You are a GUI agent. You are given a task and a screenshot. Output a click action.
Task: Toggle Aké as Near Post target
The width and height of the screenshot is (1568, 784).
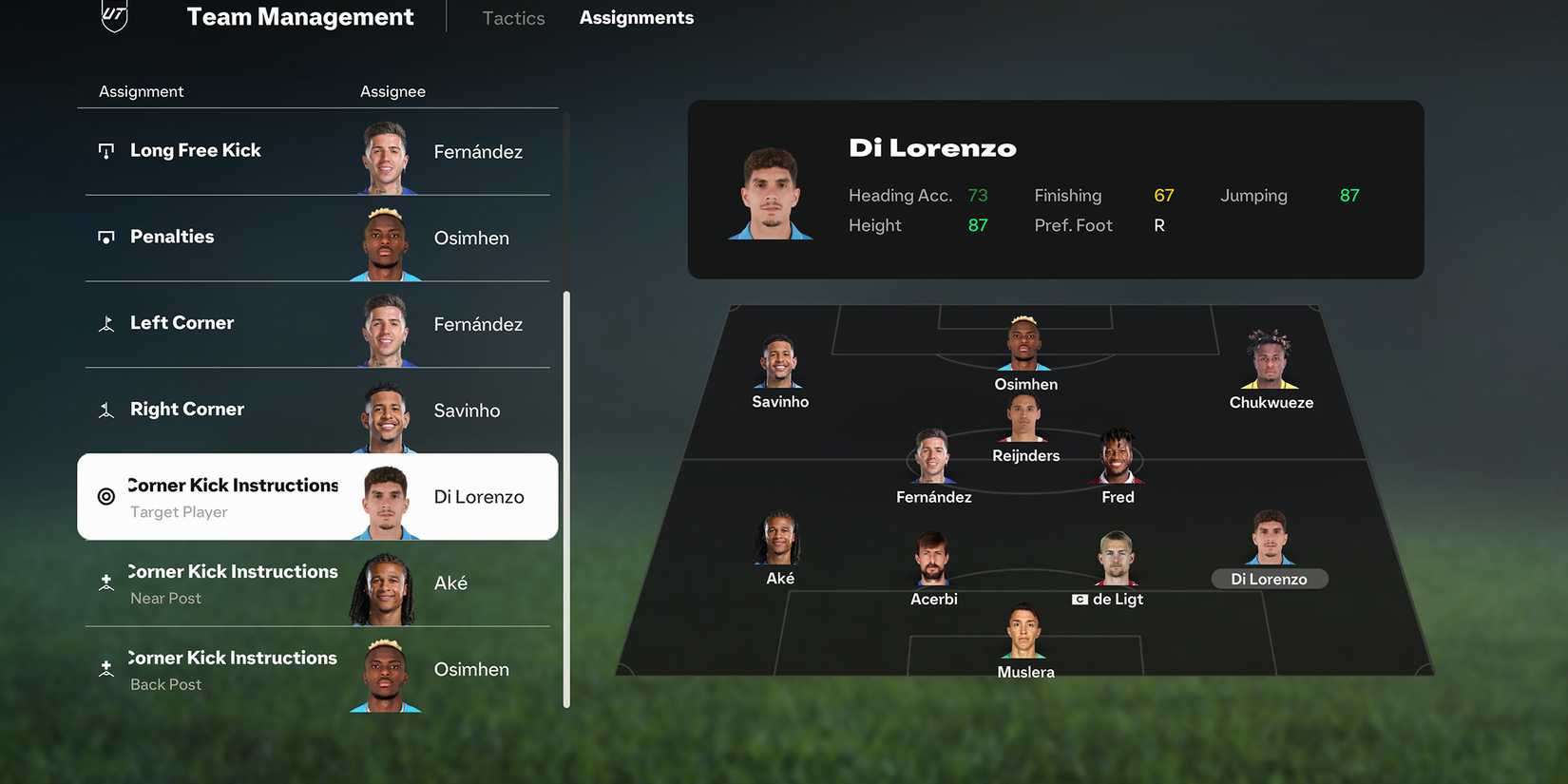click(x=317, y=583)
